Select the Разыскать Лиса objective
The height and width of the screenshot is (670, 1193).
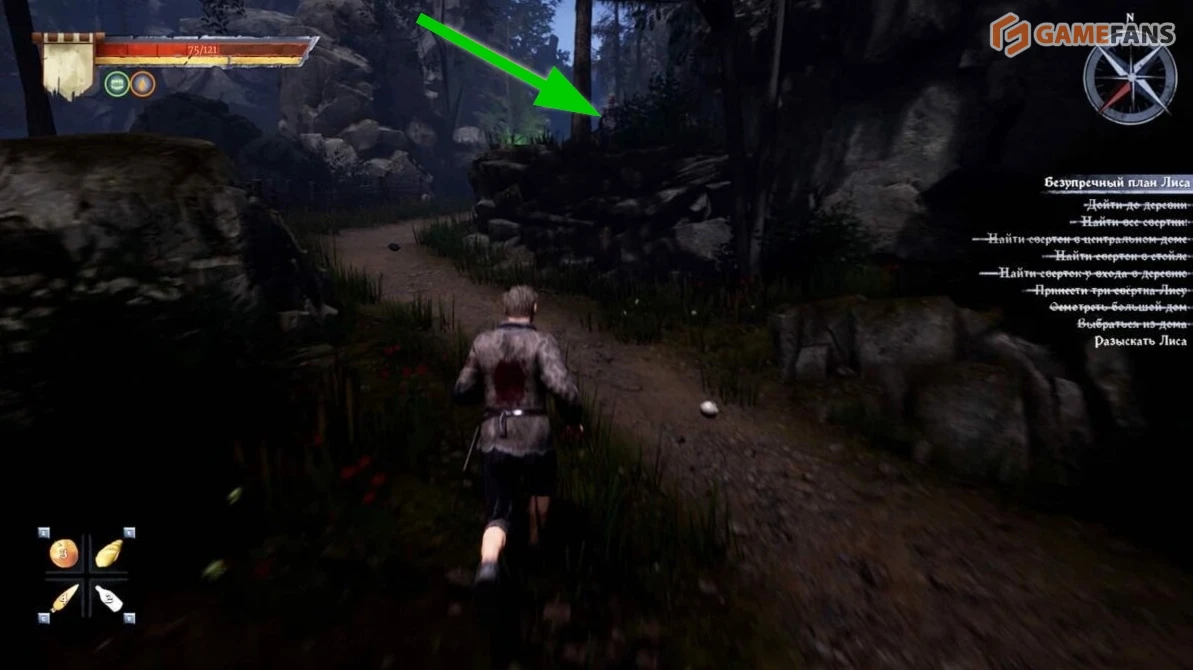[1140, 341]
